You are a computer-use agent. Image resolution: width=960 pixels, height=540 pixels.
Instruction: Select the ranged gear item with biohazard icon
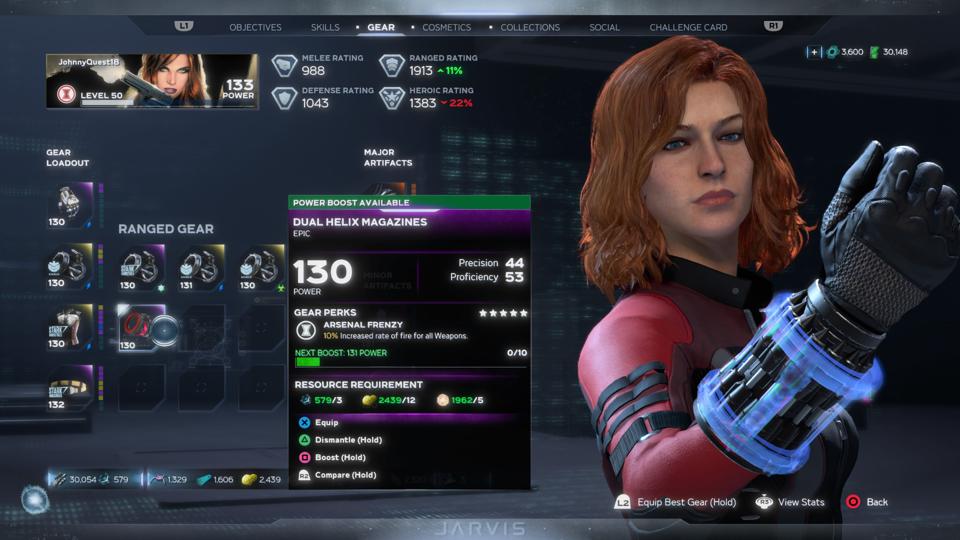261,267
